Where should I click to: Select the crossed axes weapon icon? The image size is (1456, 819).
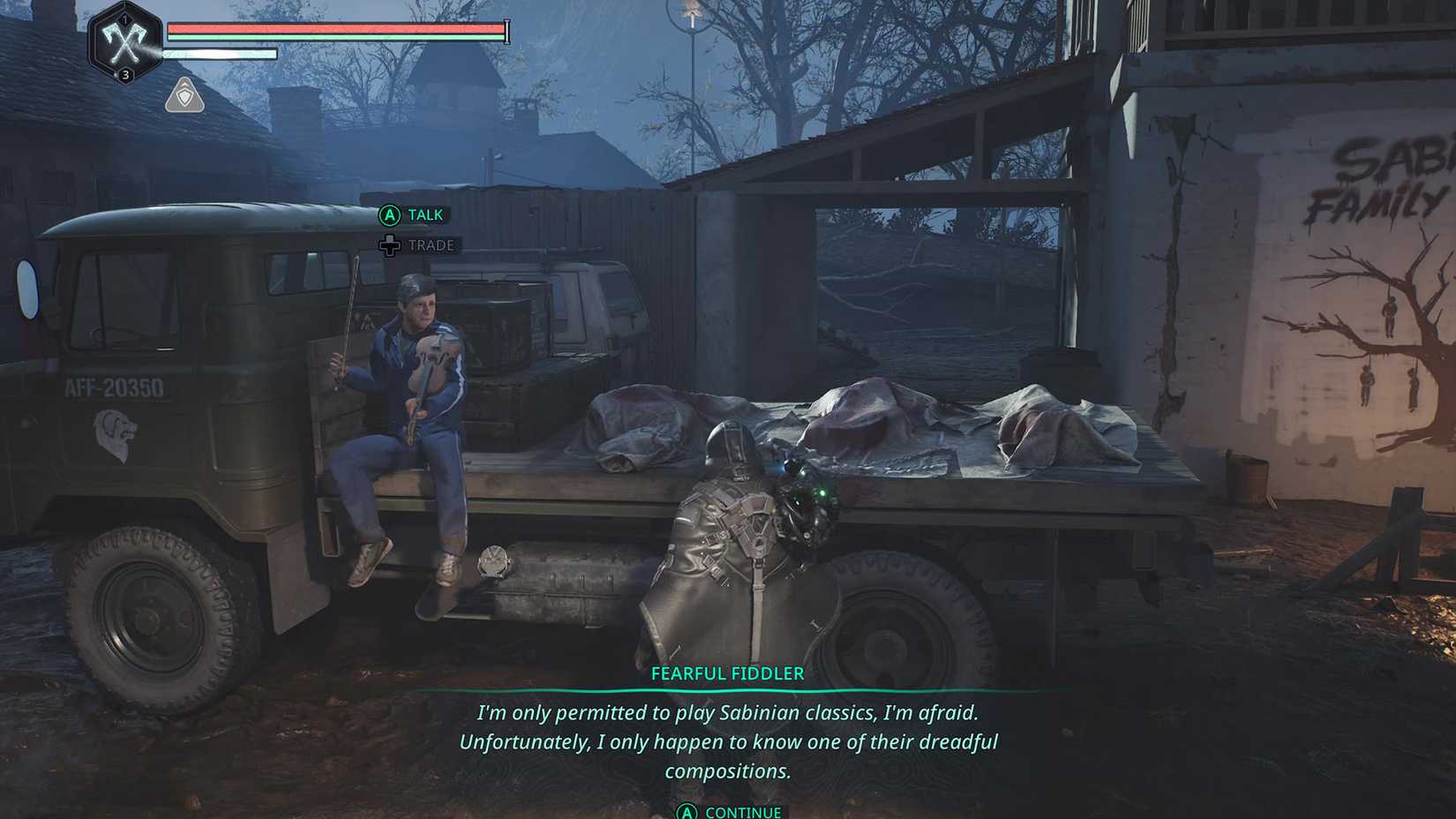[x=124, y=41]
